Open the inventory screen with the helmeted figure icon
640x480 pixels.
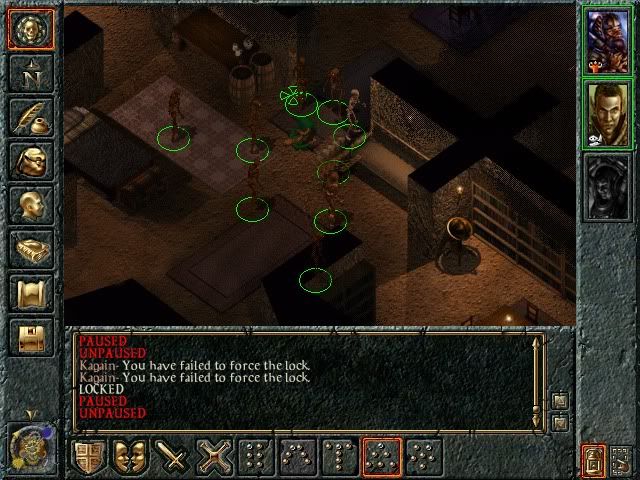tap(30, 161)
